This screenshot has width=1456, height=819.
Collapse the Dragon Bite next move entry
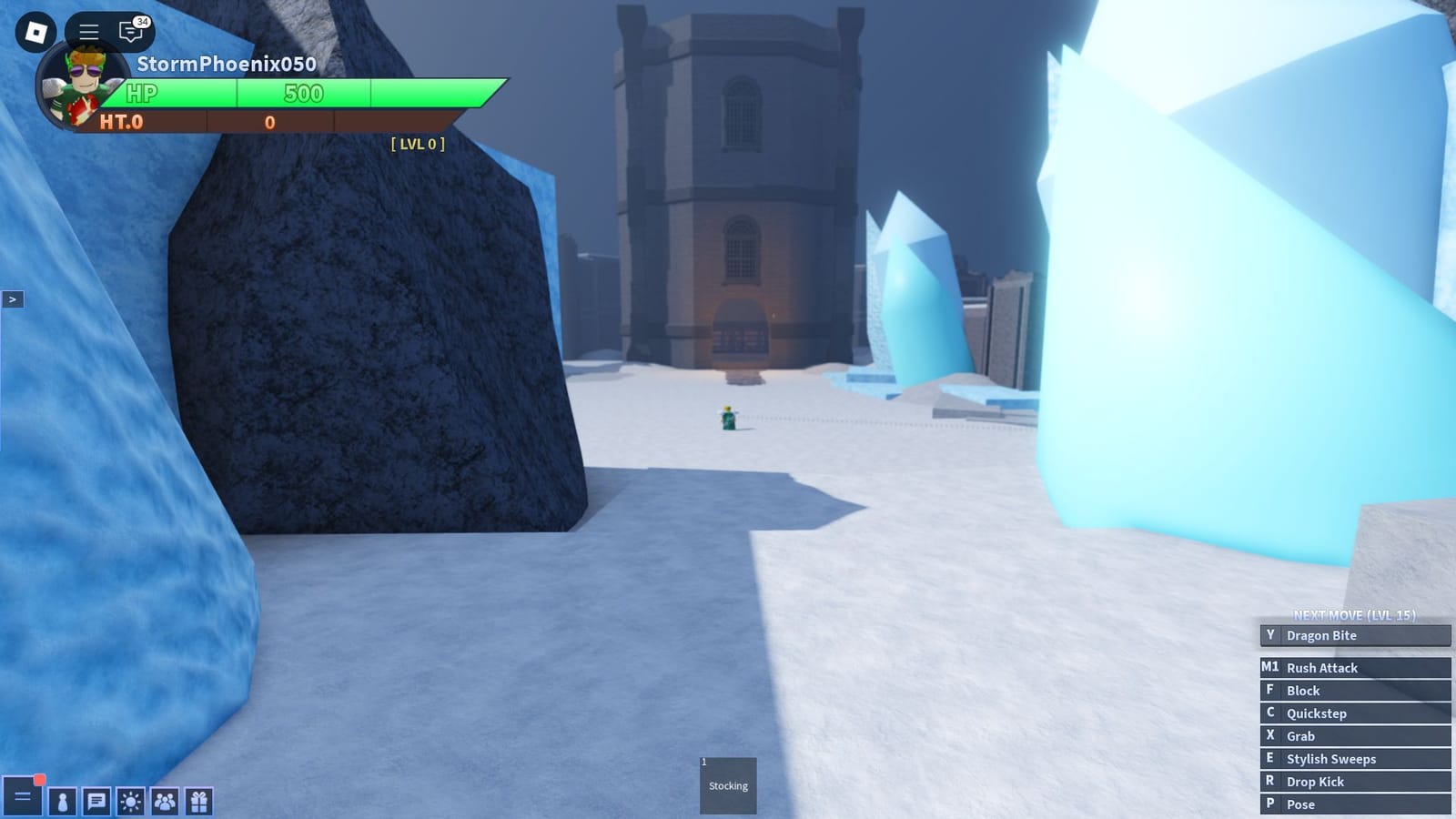1354,635
